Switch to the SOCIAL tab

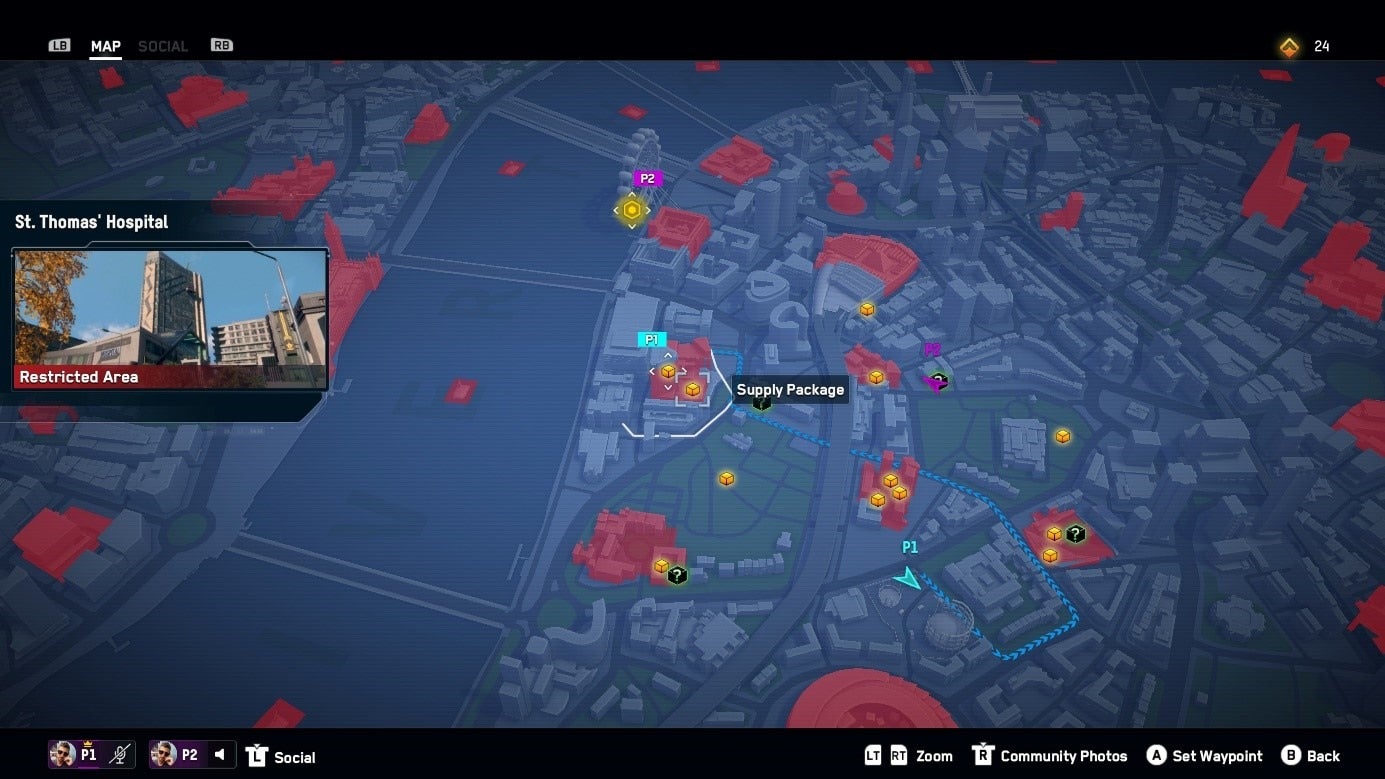pyautogui.click(x=162, y=45)
